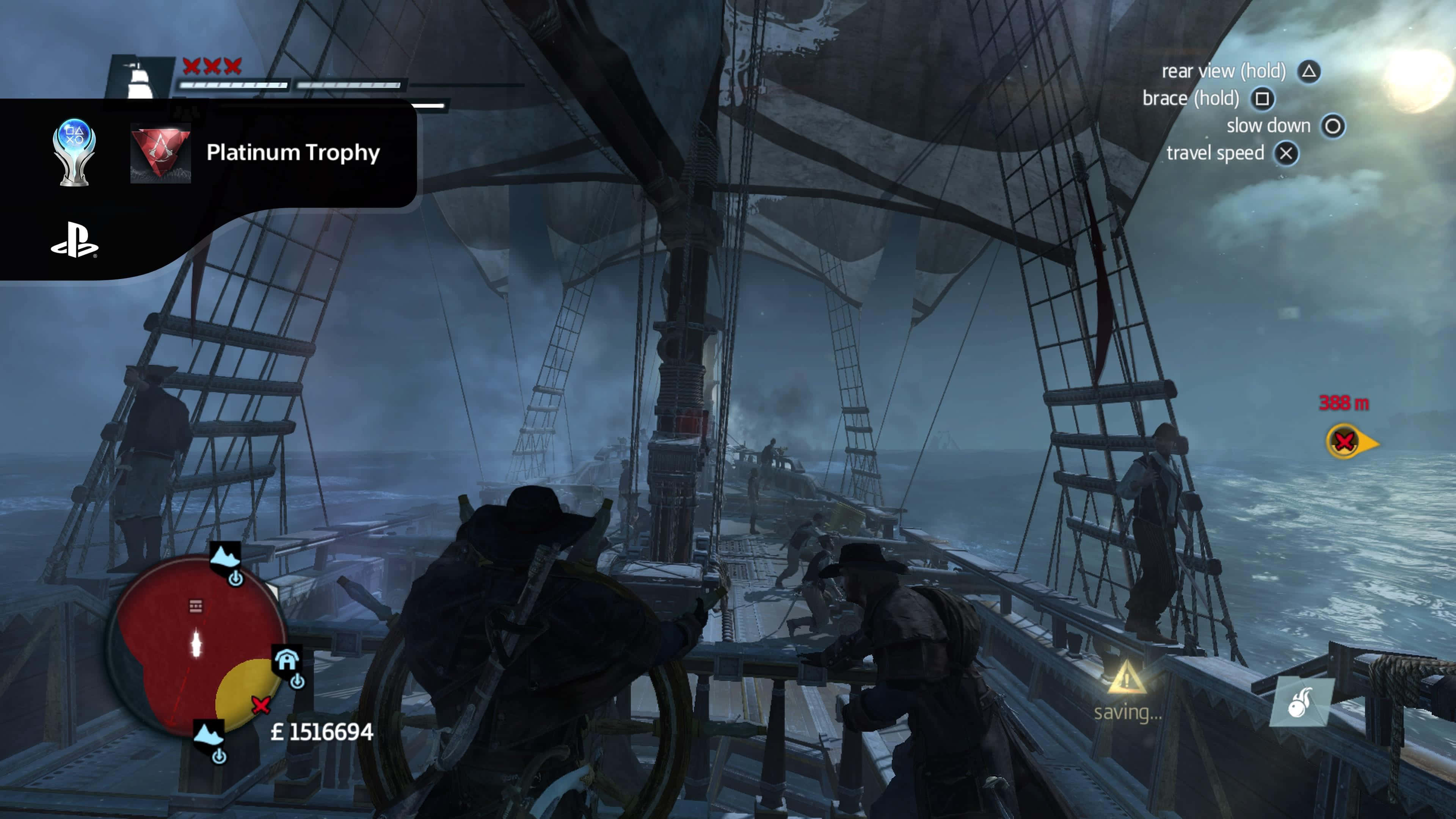Viewport: 1456px width, 819px height.
Task: Click the red trophy game thumbnail
Action: click(x=160, y=153)
